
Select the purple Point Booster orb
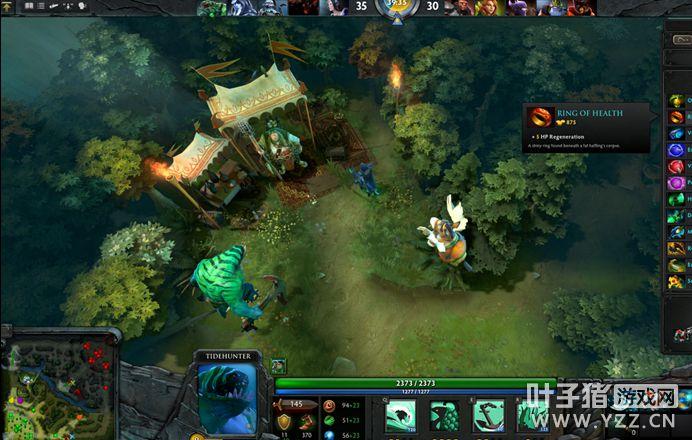pos(677,183)
